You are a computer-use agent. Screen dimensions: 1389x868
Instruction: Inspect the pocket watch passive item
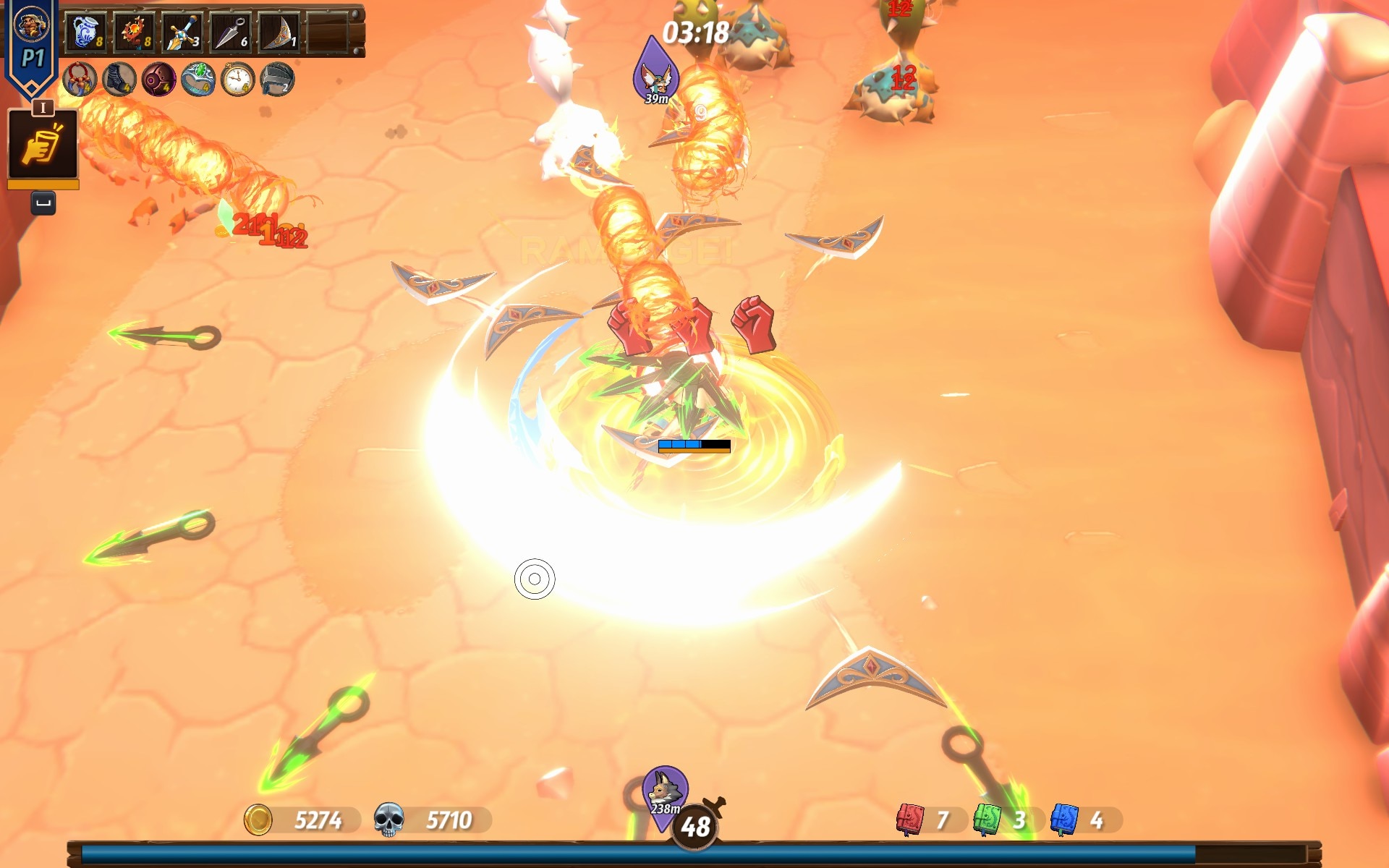[237, 80]
